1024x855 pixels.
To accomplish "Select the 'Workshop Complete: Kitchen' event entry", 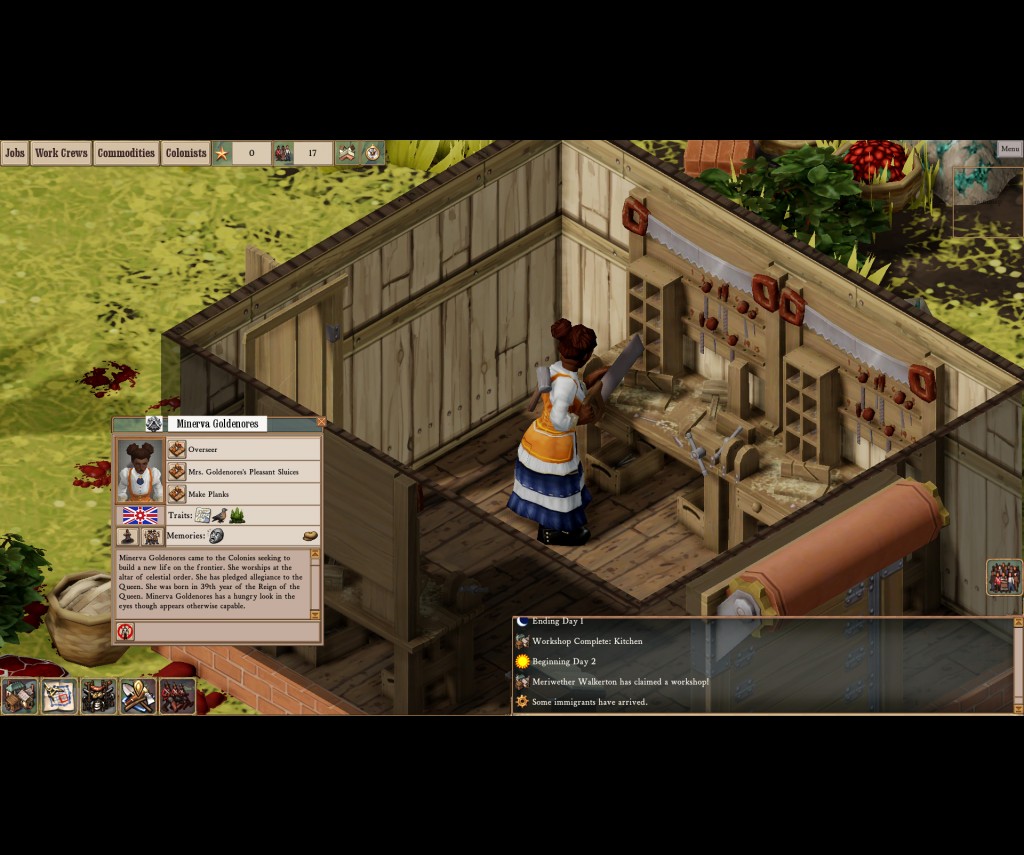I will click(587, 641).
